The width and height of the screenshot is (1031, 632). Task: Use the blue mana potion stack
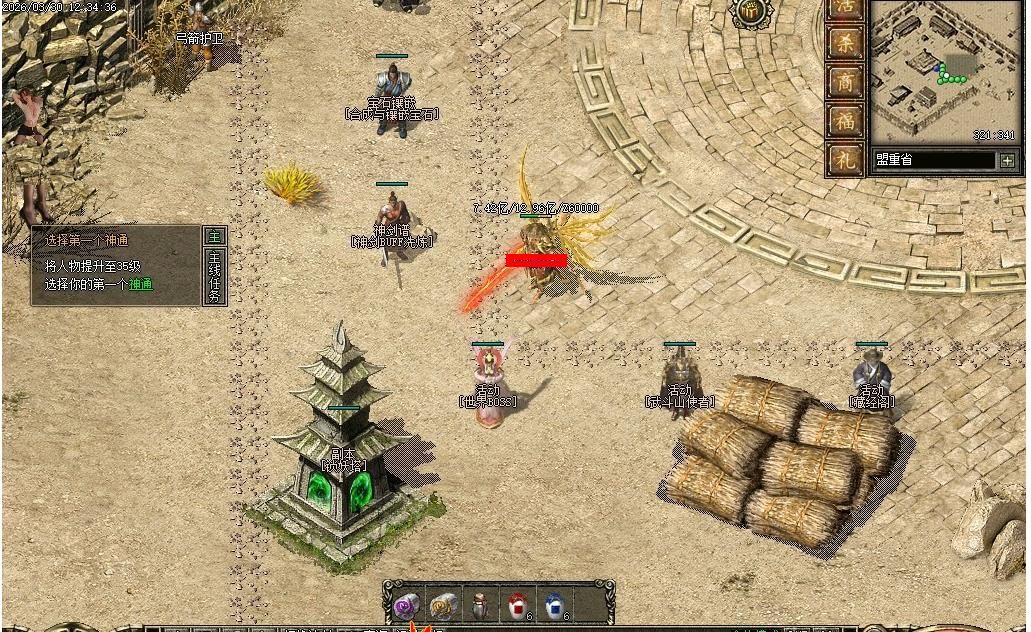[x=556, y=605]
